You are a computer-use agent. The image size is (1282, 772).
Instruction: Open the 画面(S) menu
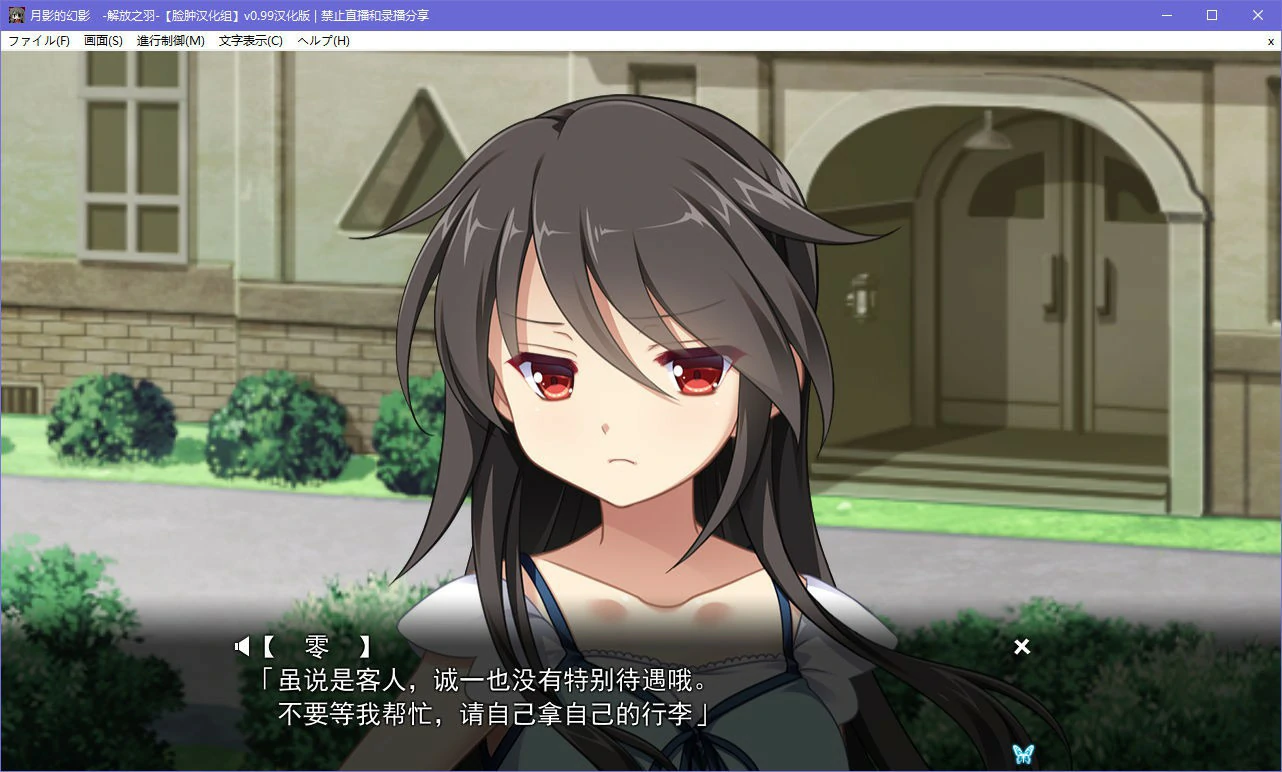click(x=102, y=41)
